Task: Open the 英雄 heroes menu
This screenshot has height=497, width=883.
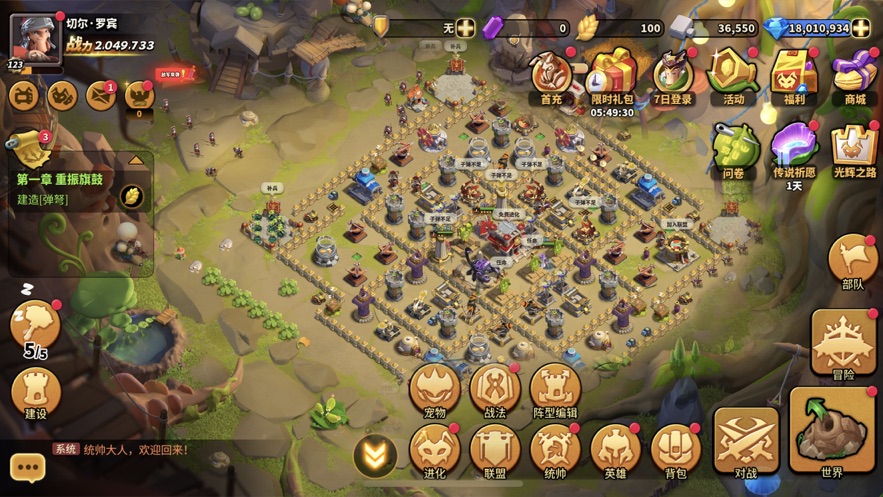Action: point(615,448)
